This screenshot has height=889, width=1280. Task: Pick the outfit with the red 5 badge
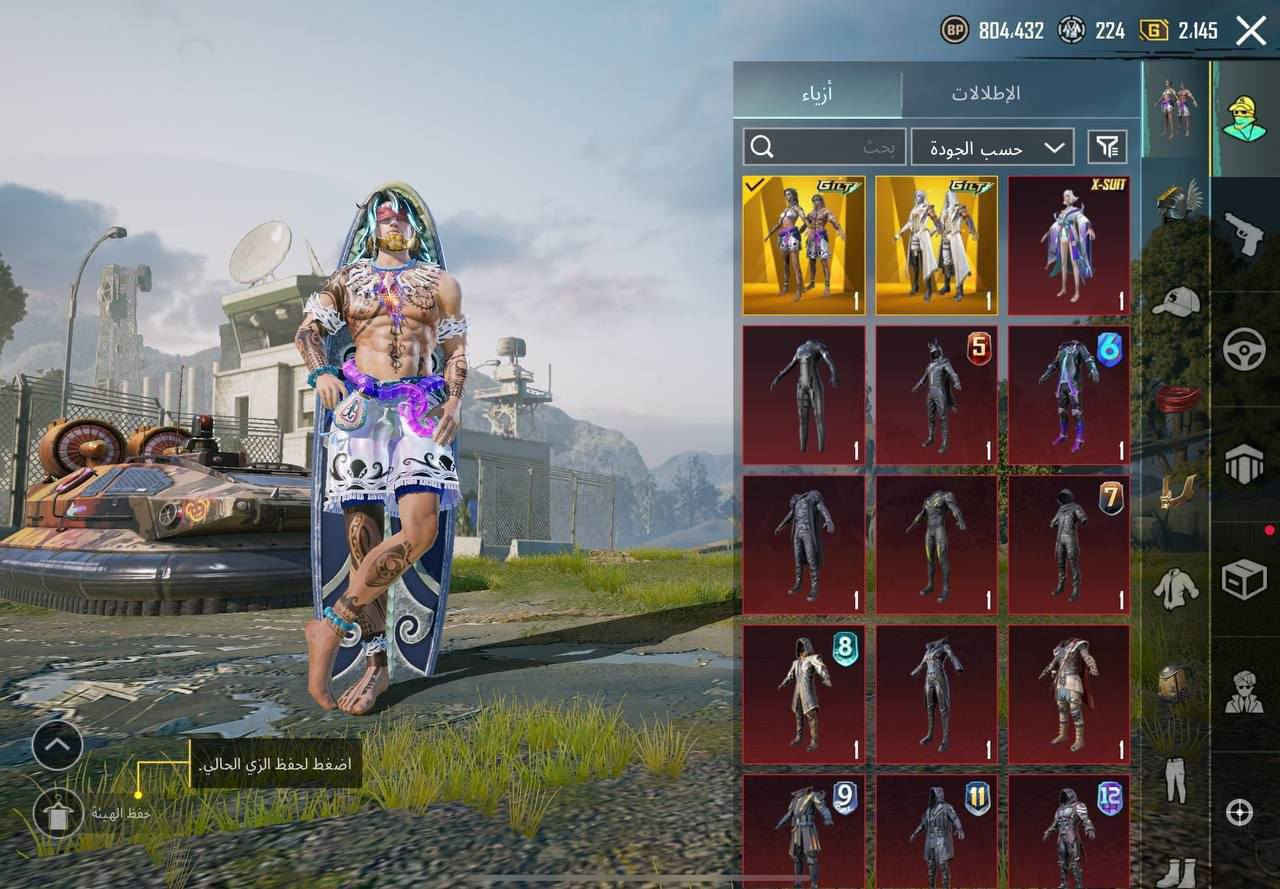tap(937, 395)
